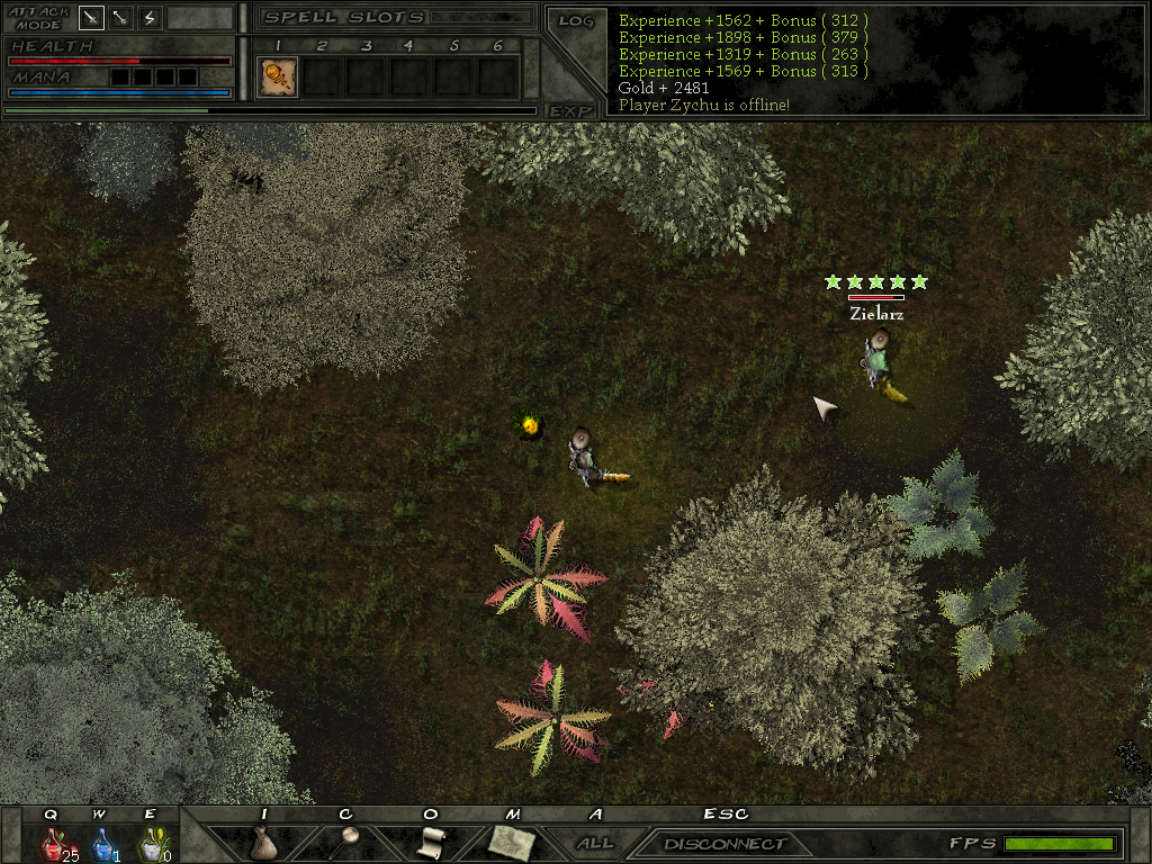Select the yellow-green potion slot
Screen dimensions: 1152x864
[151, 844]
